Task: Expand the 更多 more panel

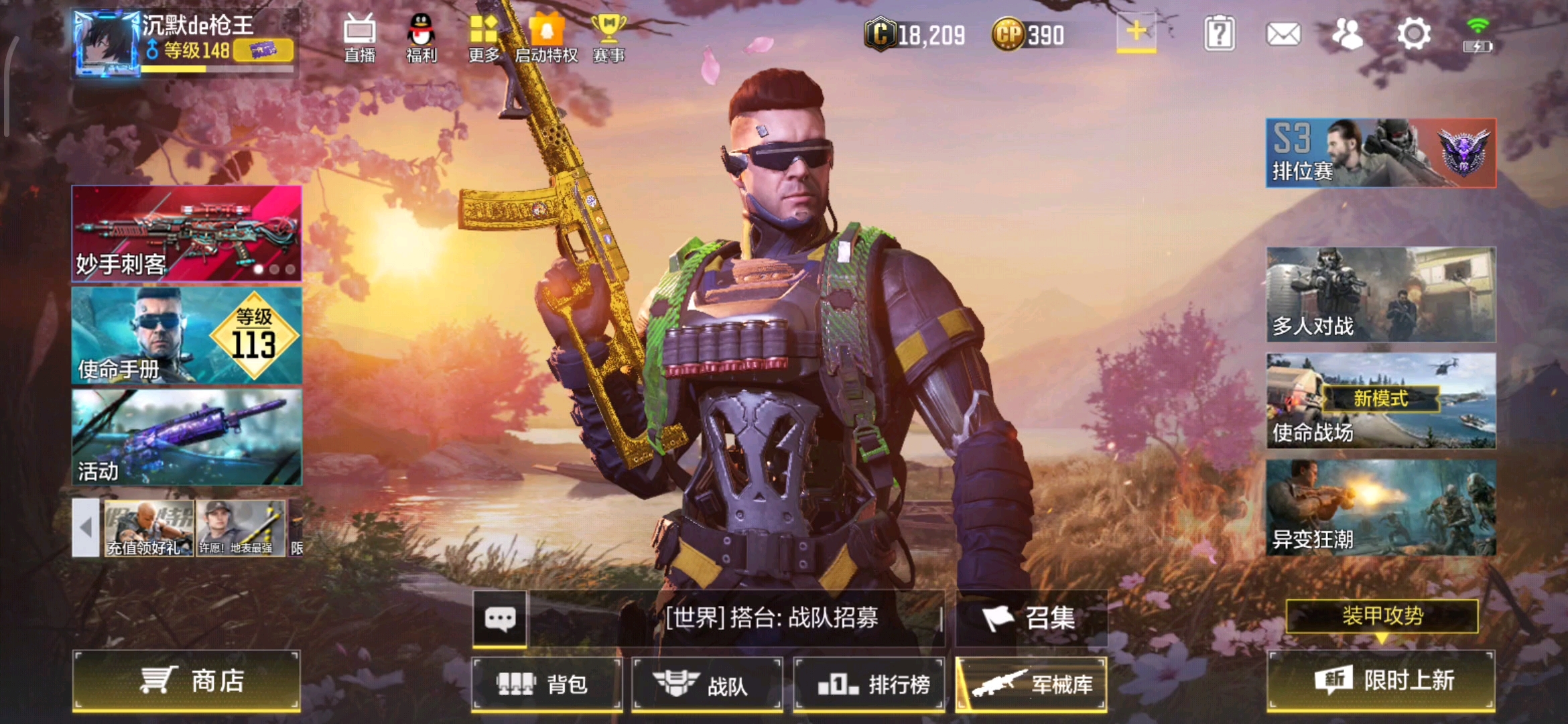Action: tap(484, 40)
